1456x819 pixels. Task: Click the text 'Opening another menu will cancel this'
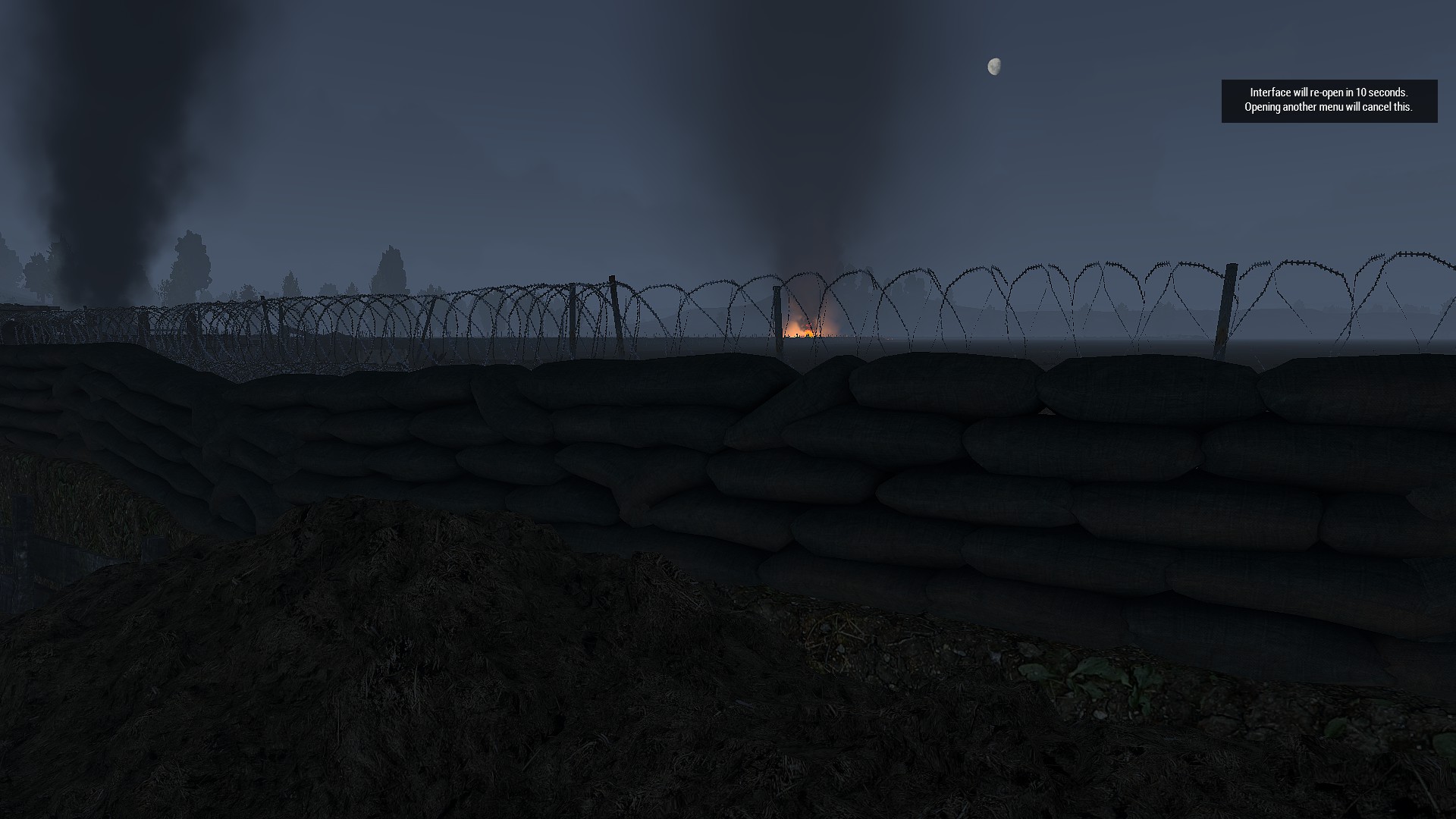click(1328, 108)
